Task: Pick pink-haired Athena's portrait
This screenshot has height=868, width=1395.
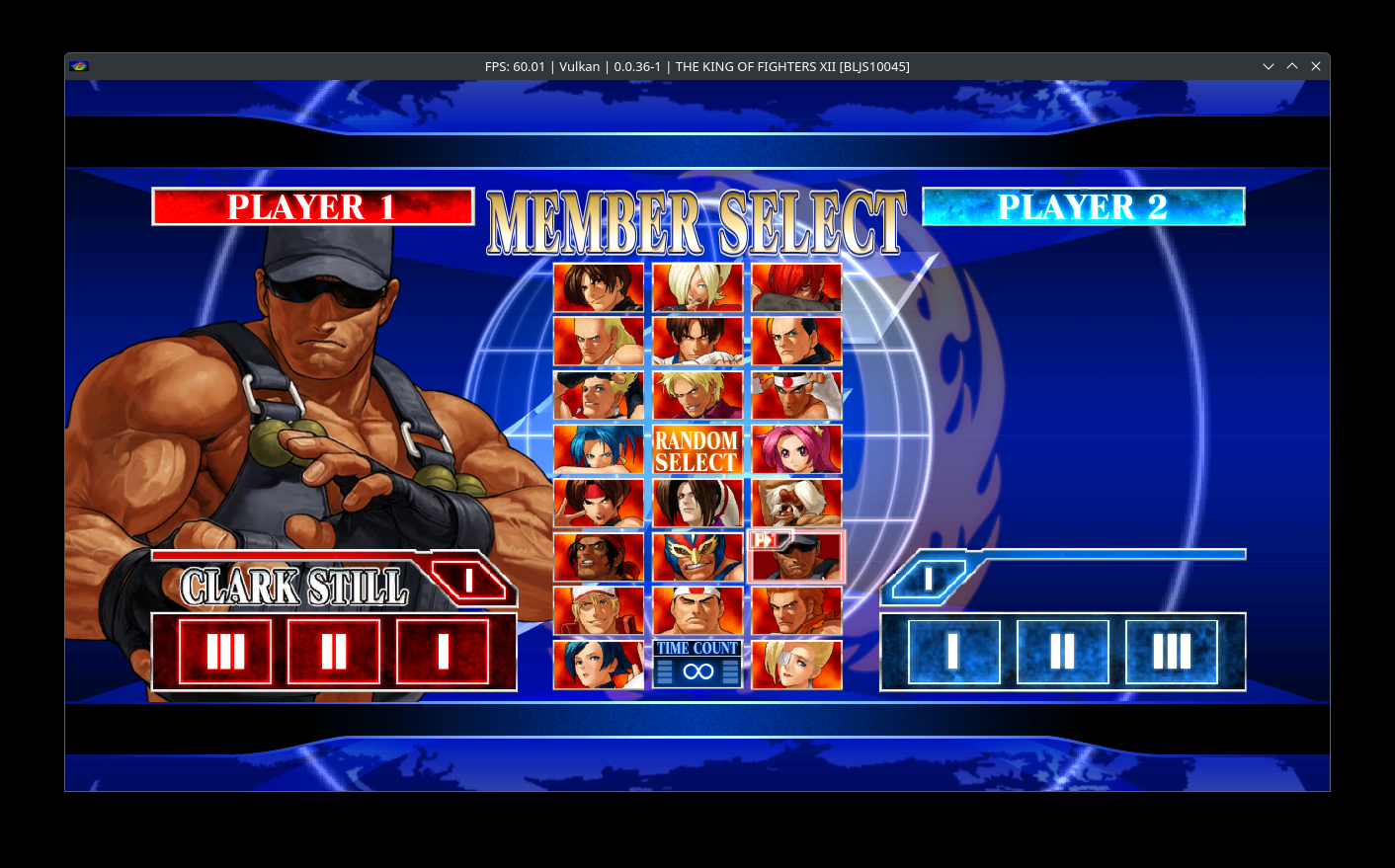Action: [796, 449]
